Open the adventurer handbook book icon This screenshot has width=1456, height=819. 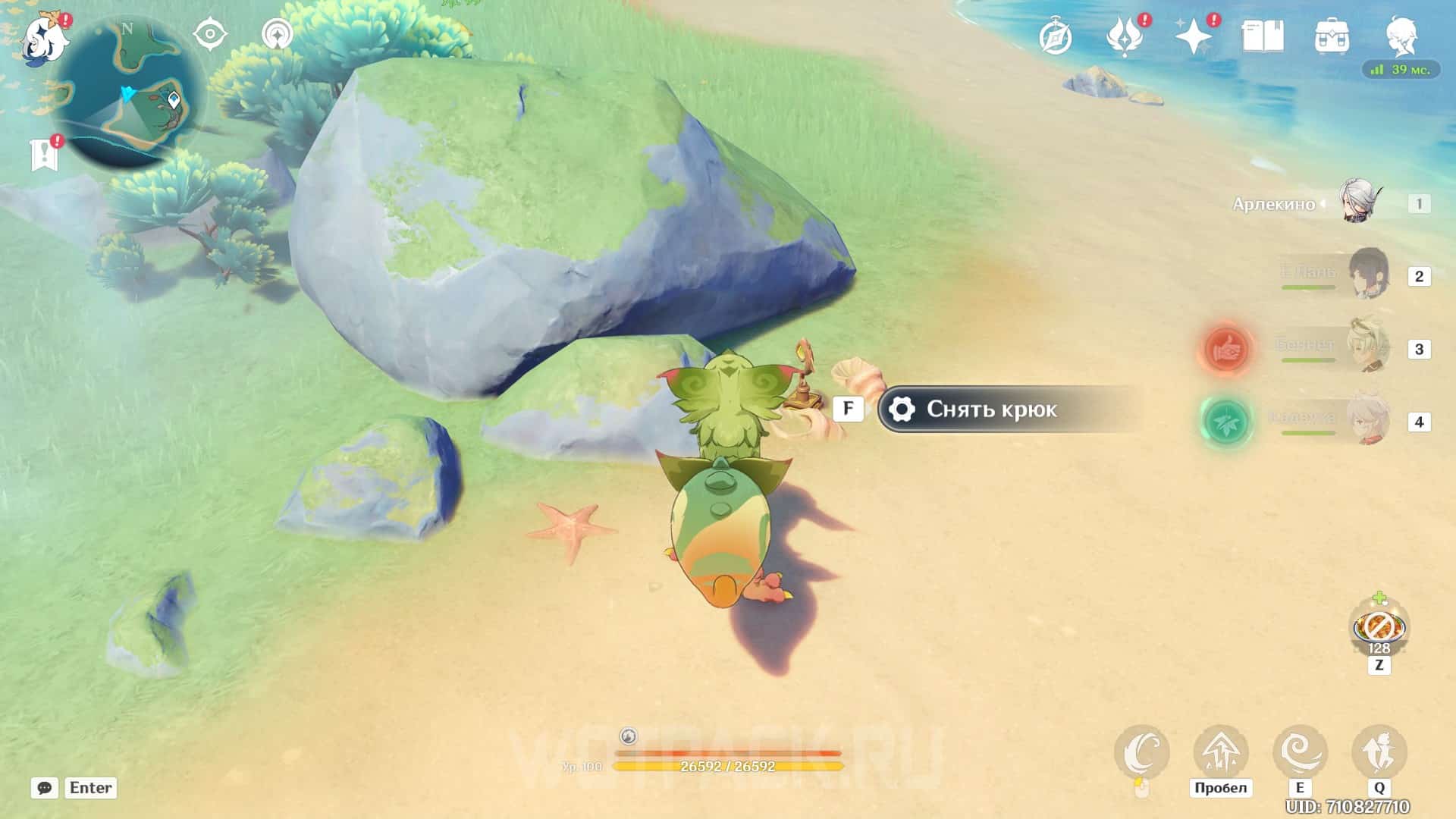pos(1263,36)
